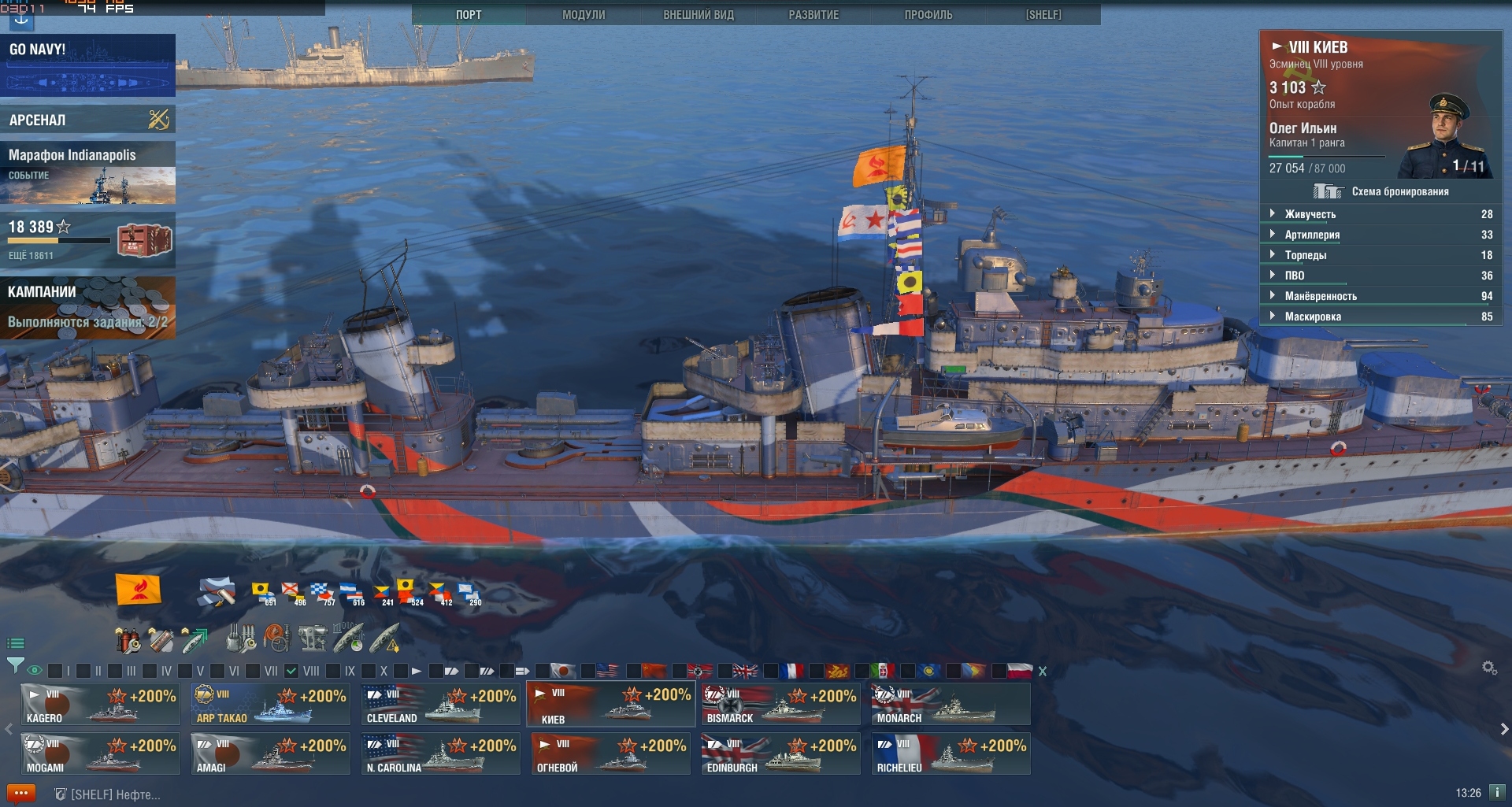Switch to the МОДУЛИ tab

tap(584, 14)
